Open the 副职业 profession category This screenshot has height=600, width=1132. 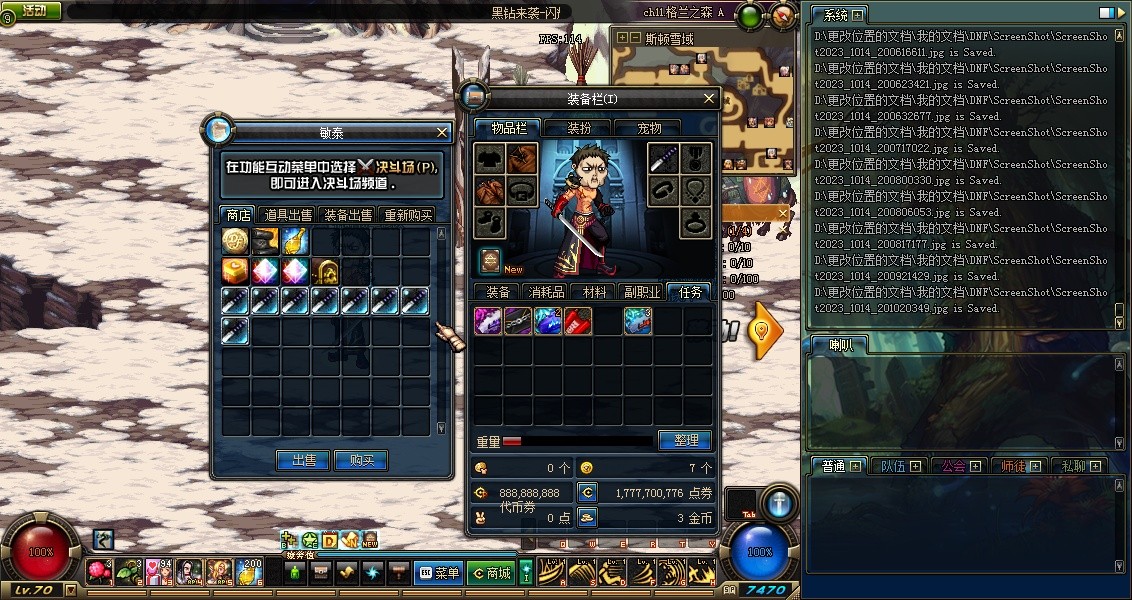642,292
